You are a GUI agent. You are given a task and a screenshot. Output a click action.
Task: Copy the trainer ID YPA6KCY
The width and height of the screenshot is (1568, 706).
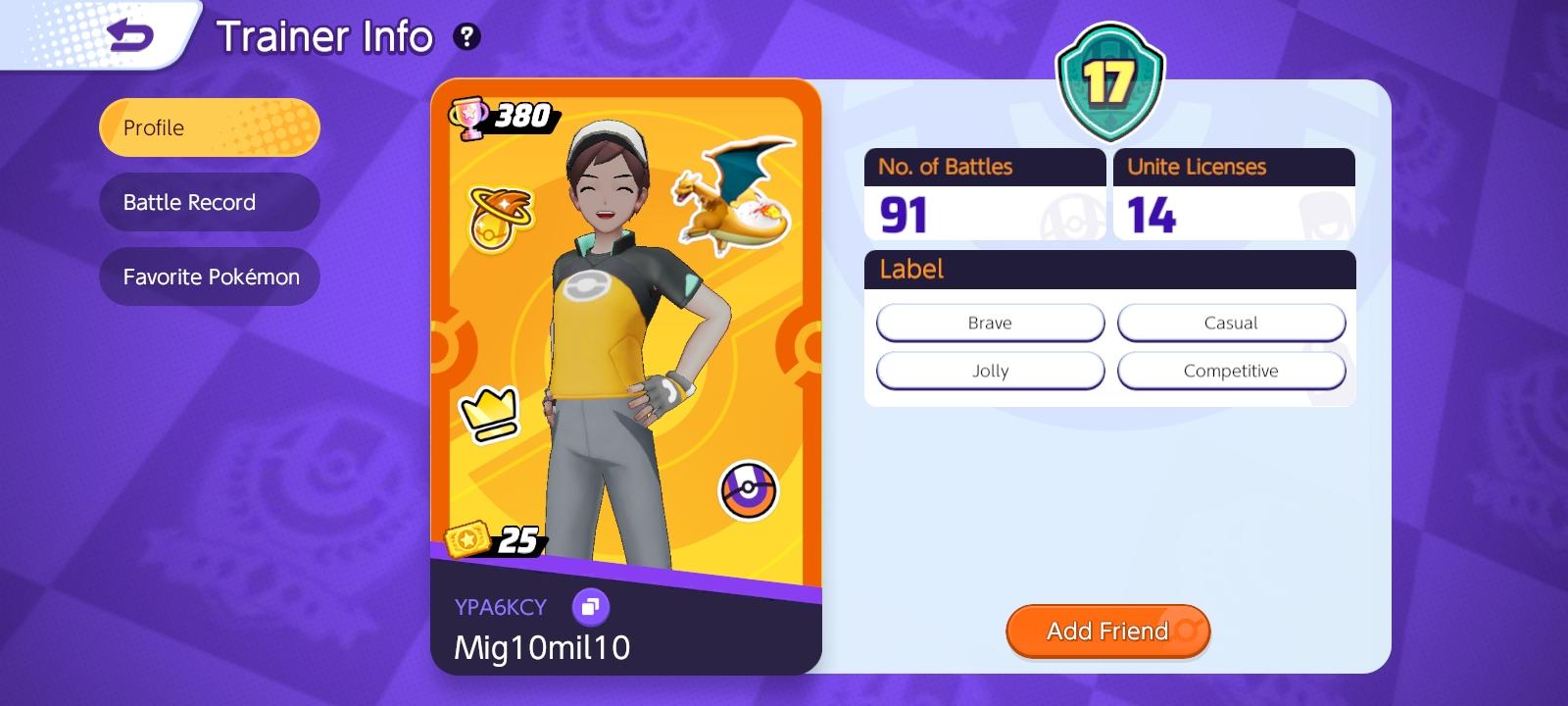[592, 607]
